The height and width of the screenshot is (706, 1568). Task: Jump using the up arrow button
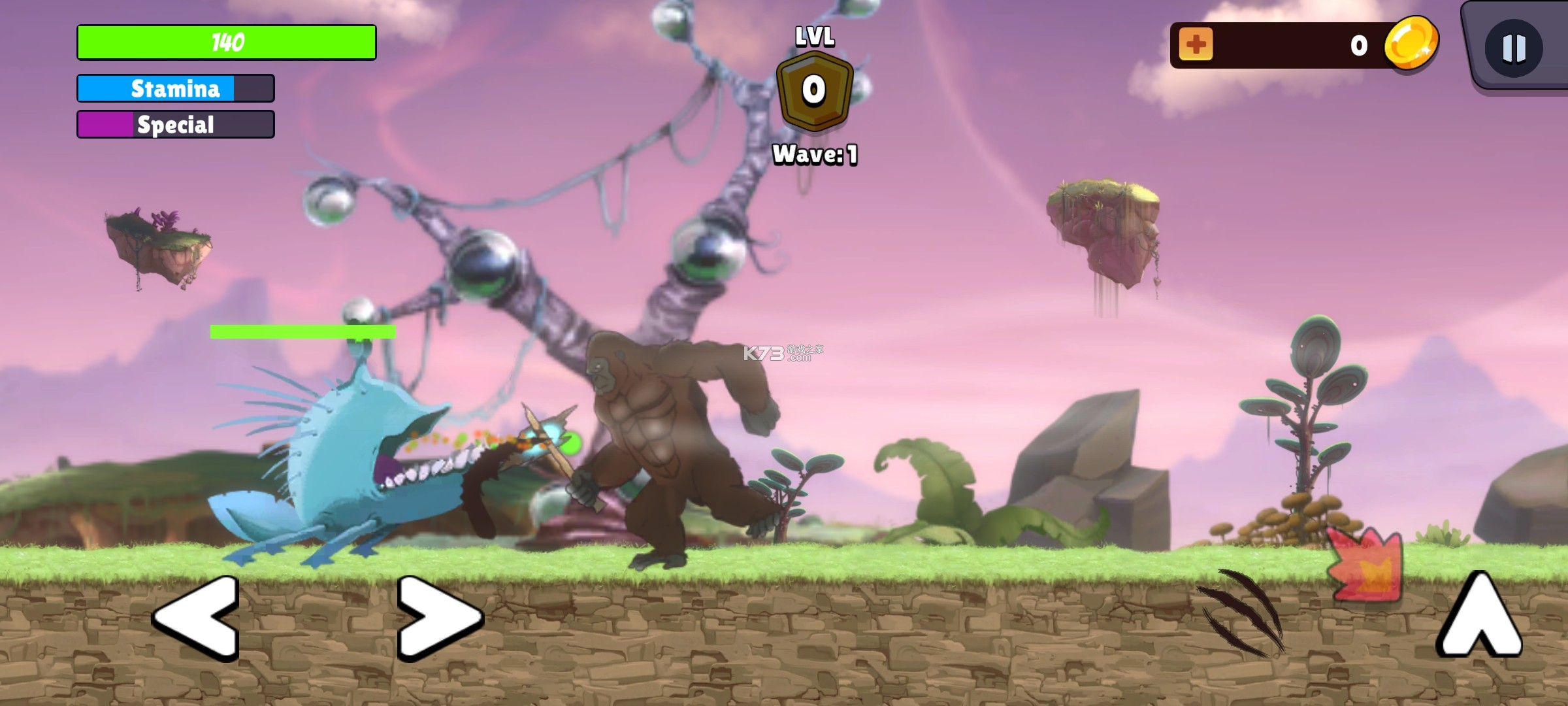pos(1479,614)
